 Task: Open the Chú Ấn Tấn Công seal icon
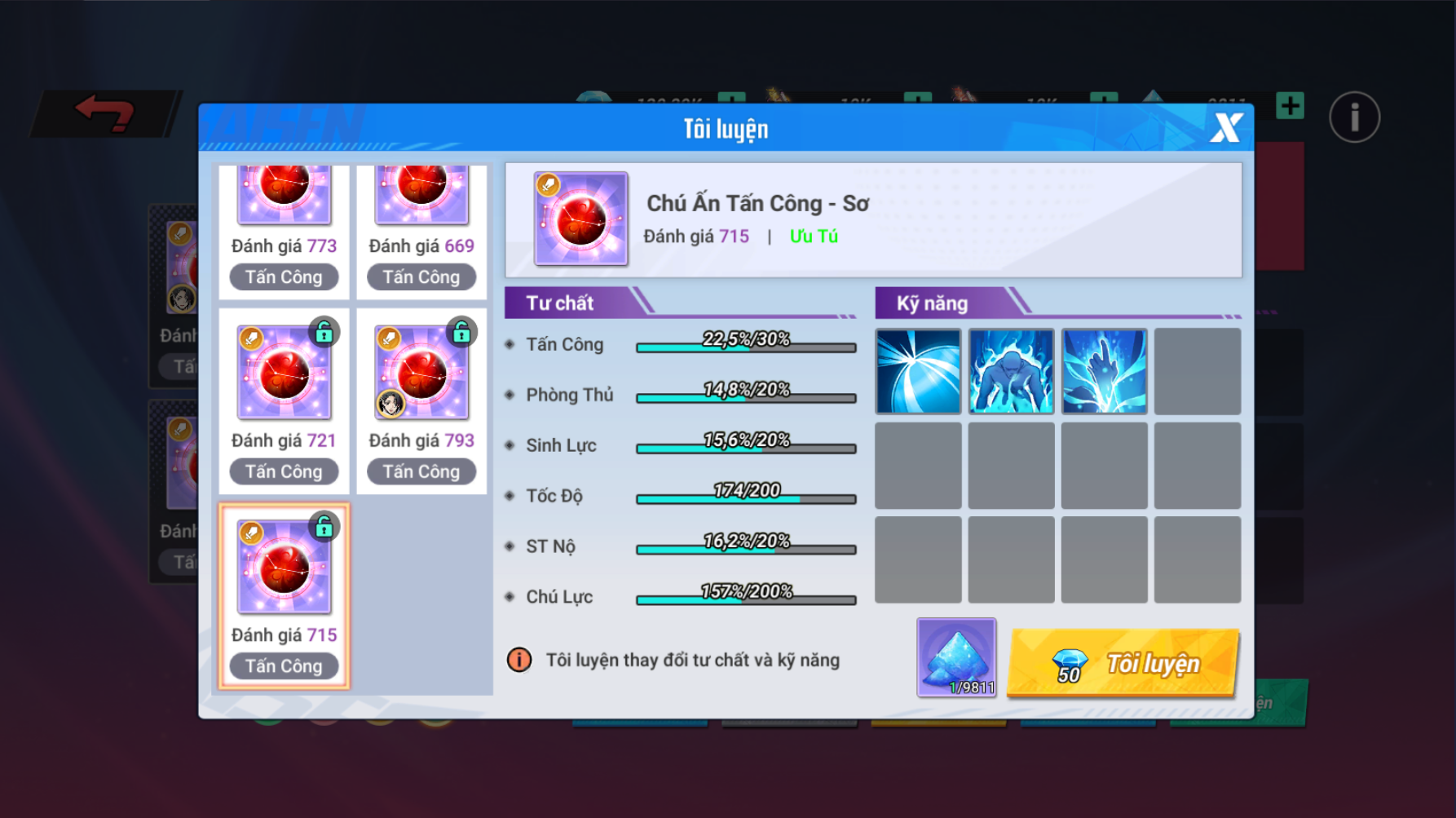pos(580,219)
